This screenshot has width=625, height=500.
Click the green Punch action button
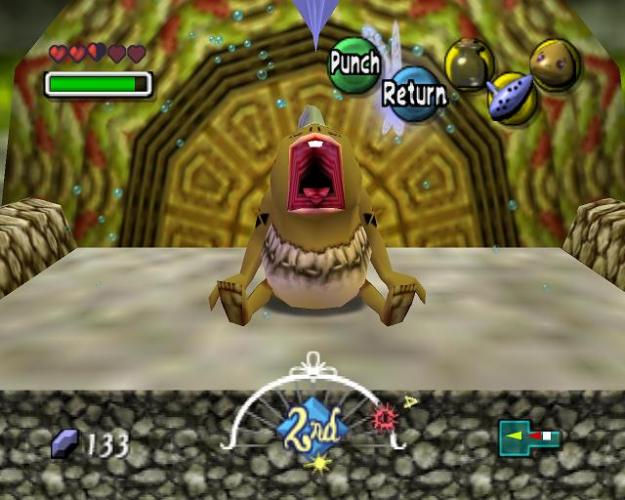(354, 64)
